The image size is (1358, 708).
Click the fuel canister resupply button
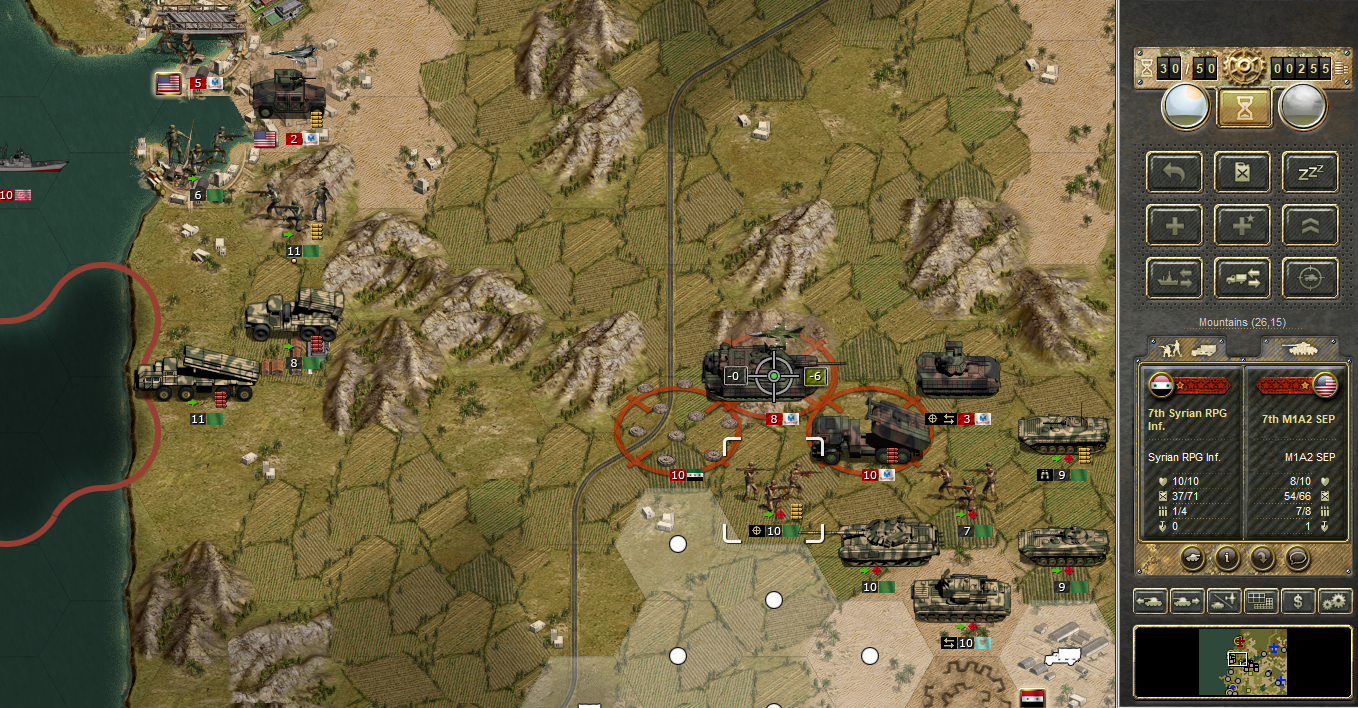click(x=1243, y=172)
